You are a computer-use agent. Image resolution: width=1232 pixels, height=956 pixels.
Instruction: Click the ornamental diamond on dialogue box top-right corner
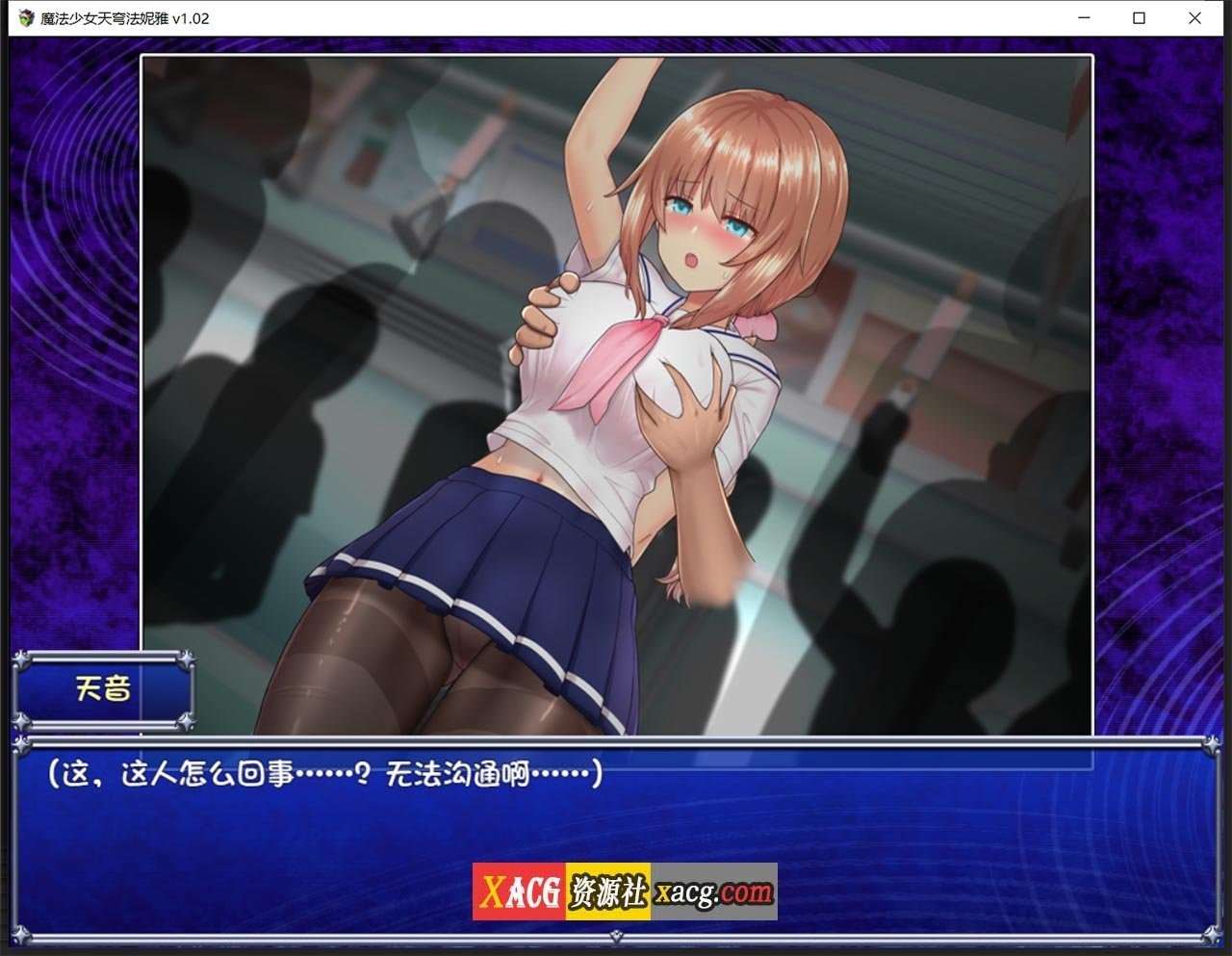point(1212,742)
